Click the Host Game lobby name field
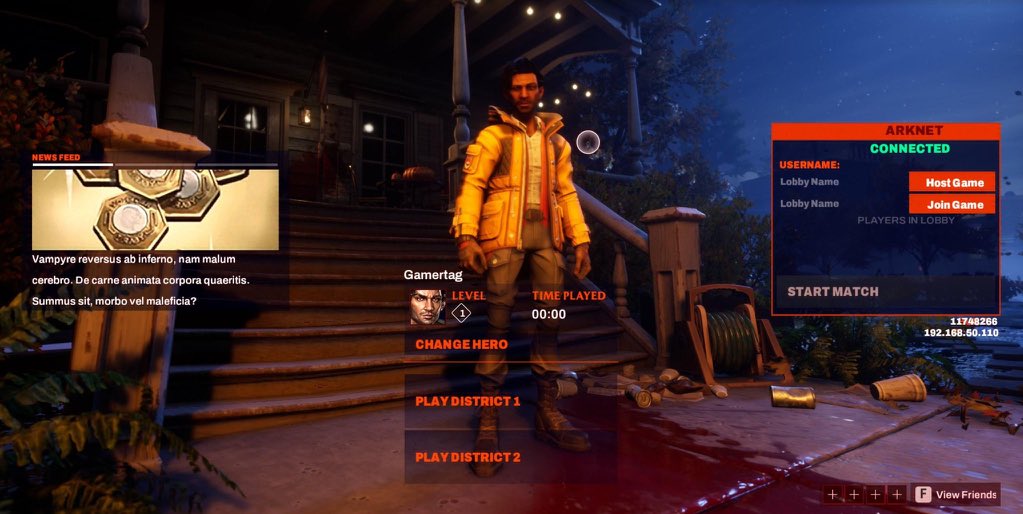The width and height of the screenshot is (1023, 514). click(x=840, y=182)
